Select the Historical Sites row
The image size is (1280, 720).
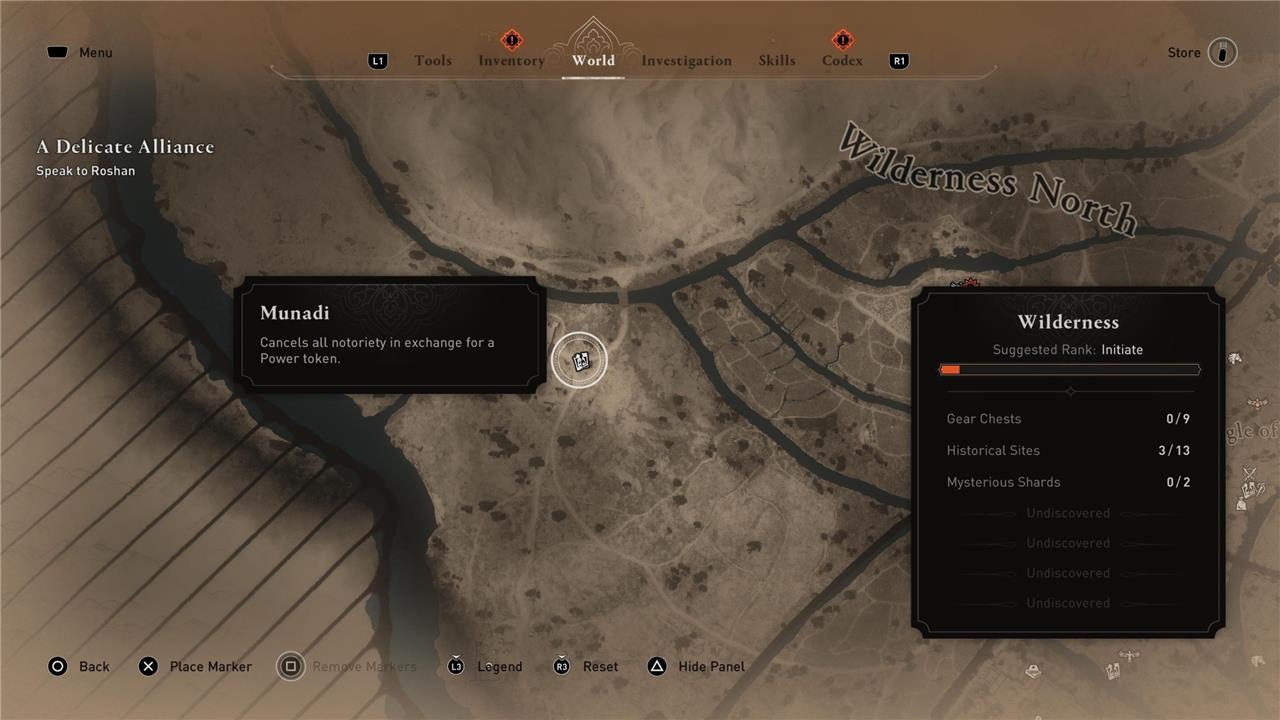click(1068, 451)
